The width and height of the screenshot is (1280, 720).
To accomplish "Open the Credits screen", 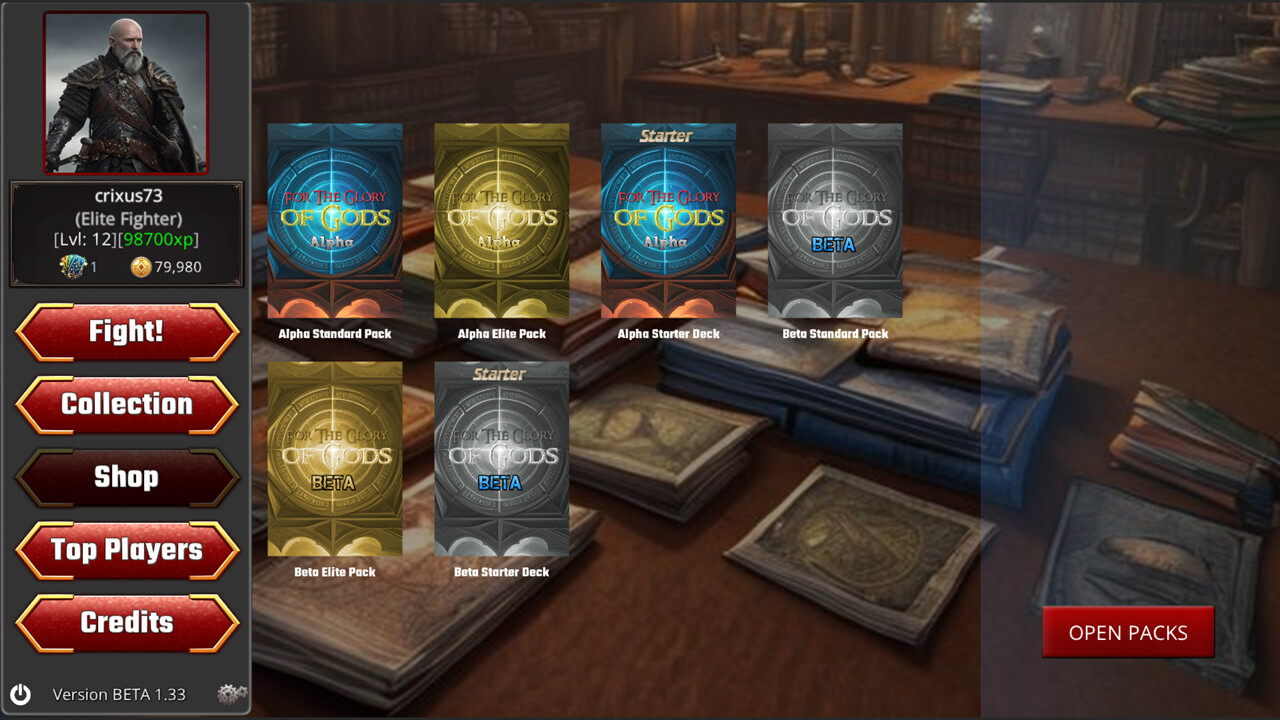I will pos(127,623).
